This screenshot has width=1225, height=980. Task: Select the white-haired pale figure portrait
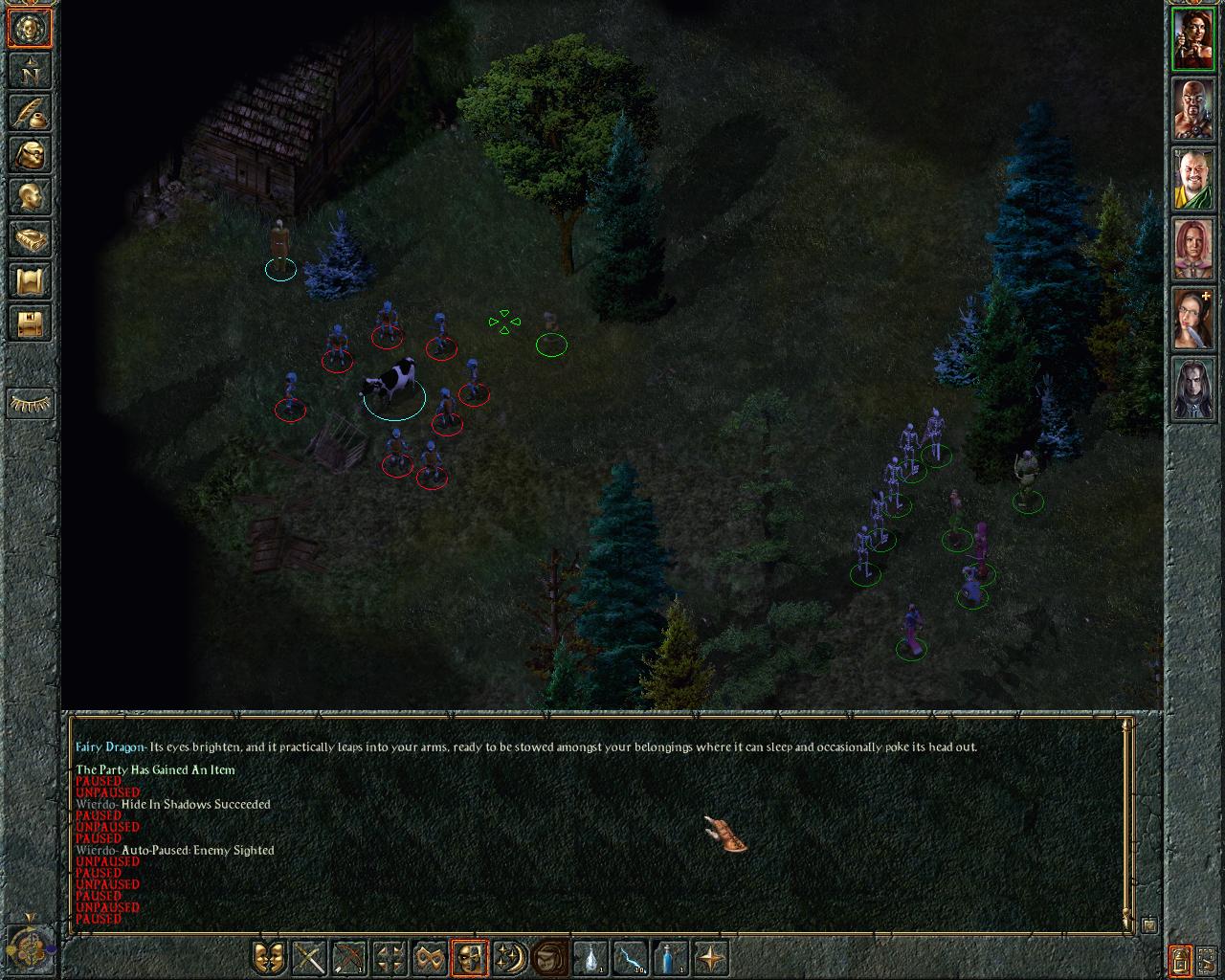1192,390
